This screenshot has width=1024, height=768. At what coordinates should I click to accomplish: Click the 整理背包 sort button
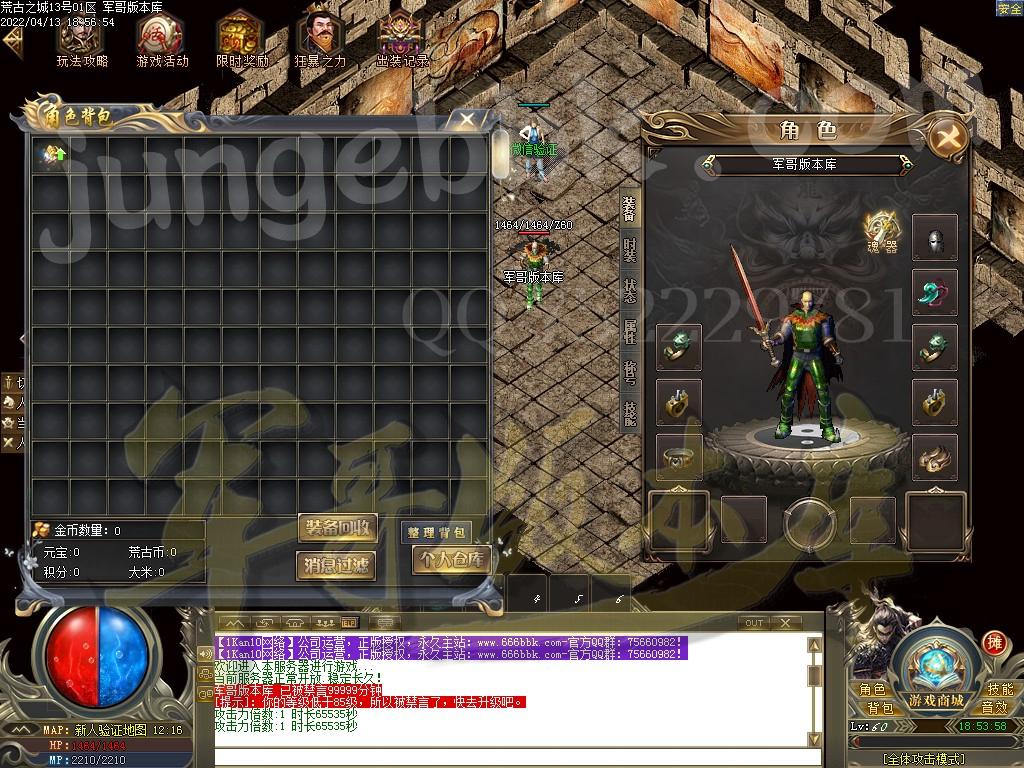pos(437,532)
